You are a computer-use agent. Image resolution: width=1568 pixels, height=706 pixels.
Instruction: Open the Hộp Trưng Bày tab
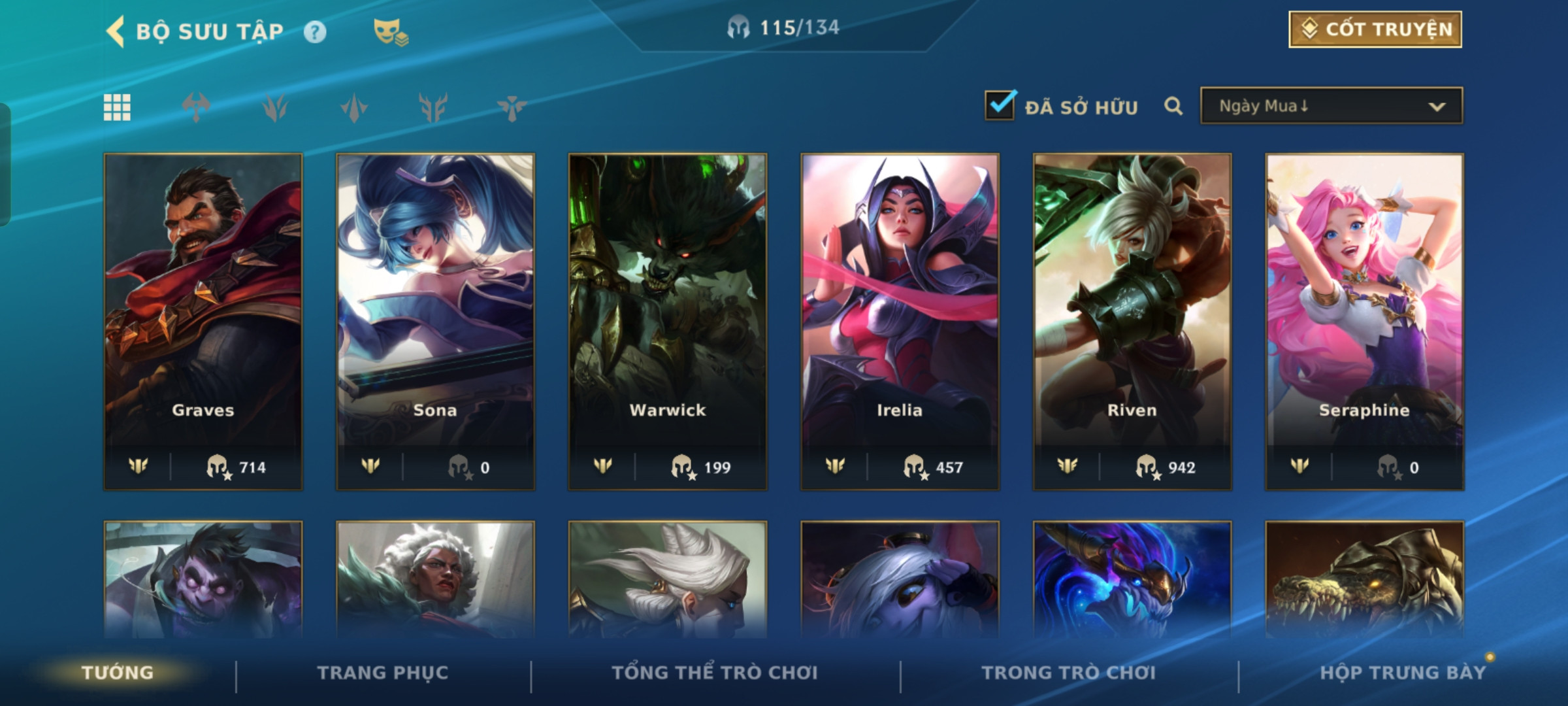tap(1403, 673)
